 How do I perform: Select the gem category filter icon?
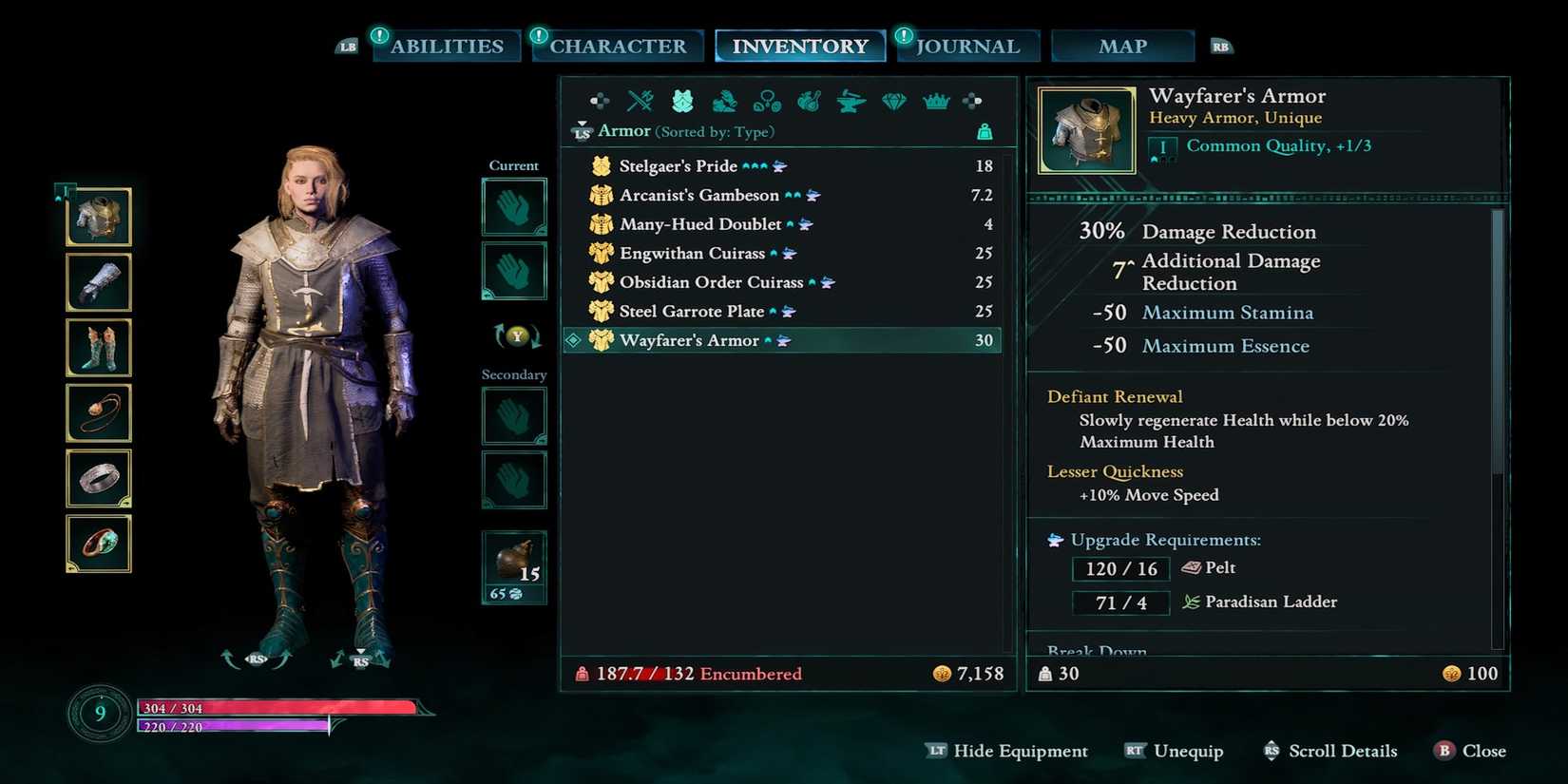coord(893,100)
